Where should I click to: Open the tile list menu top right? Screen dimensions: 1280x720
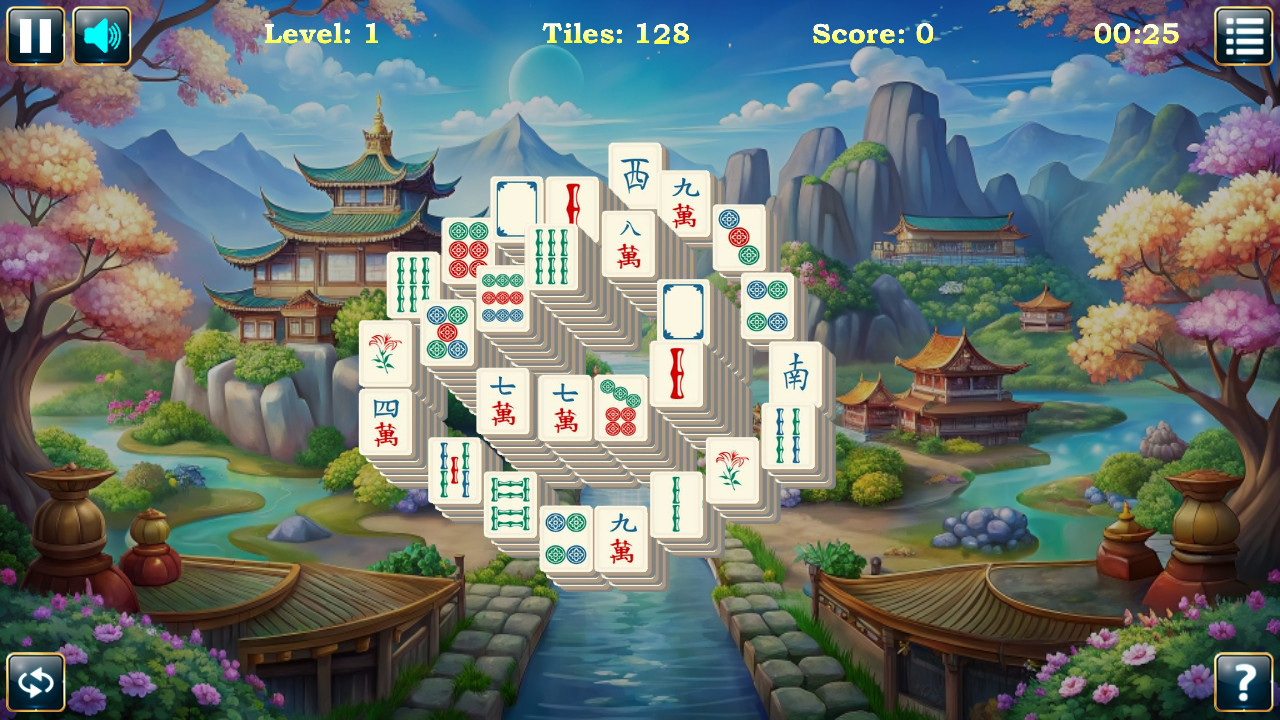click(1243, 35)
